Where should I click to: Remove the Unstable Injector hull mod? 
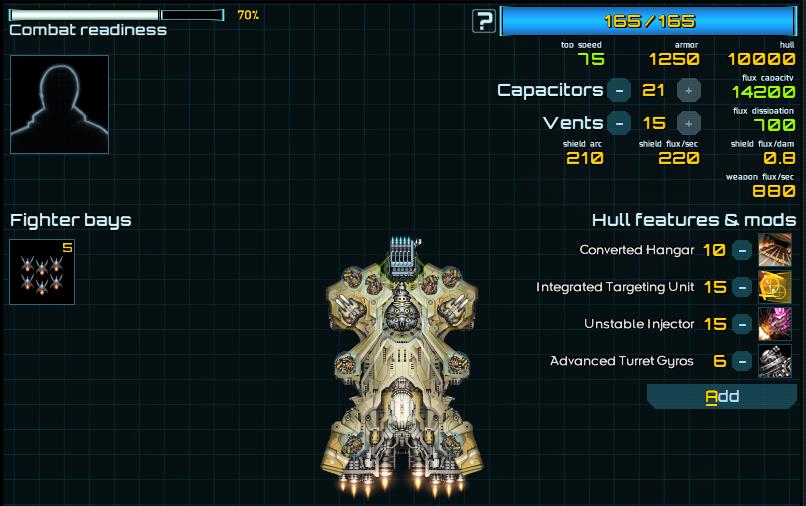[742, 324]
